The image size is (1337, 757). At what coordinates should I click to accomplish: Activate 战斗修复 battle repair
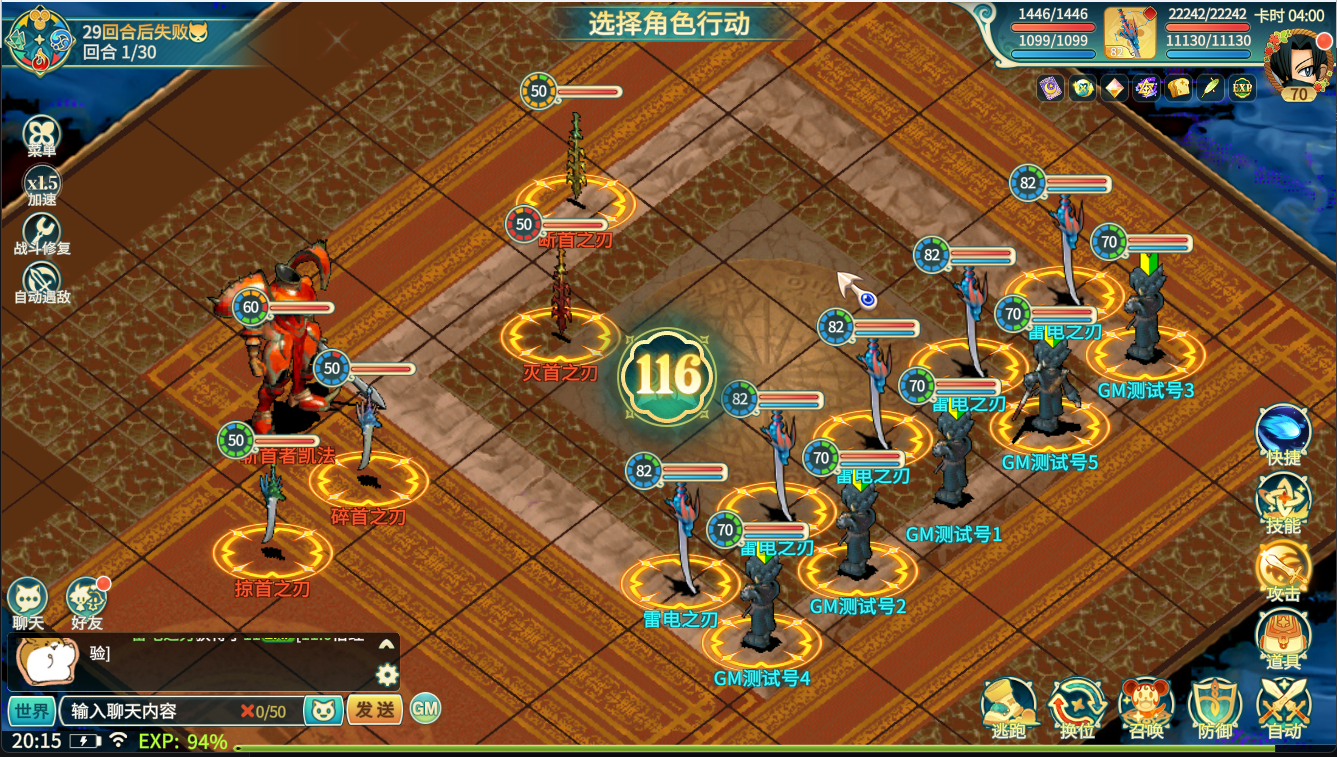pos(42,234)
